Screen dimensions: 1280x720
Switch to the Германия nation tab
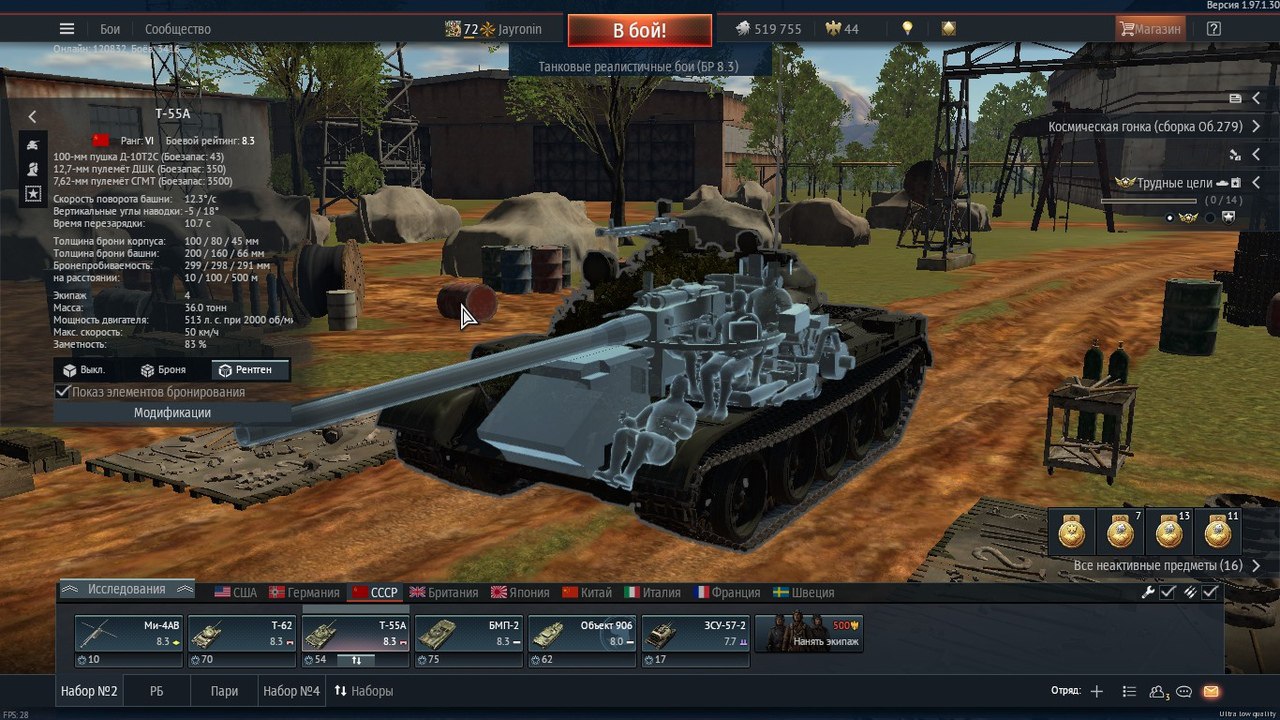pos(304,592)
